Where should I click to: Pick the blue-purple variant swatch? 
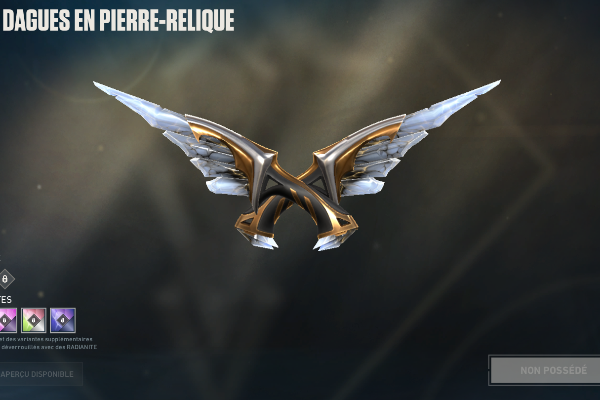tap(63, 320)
